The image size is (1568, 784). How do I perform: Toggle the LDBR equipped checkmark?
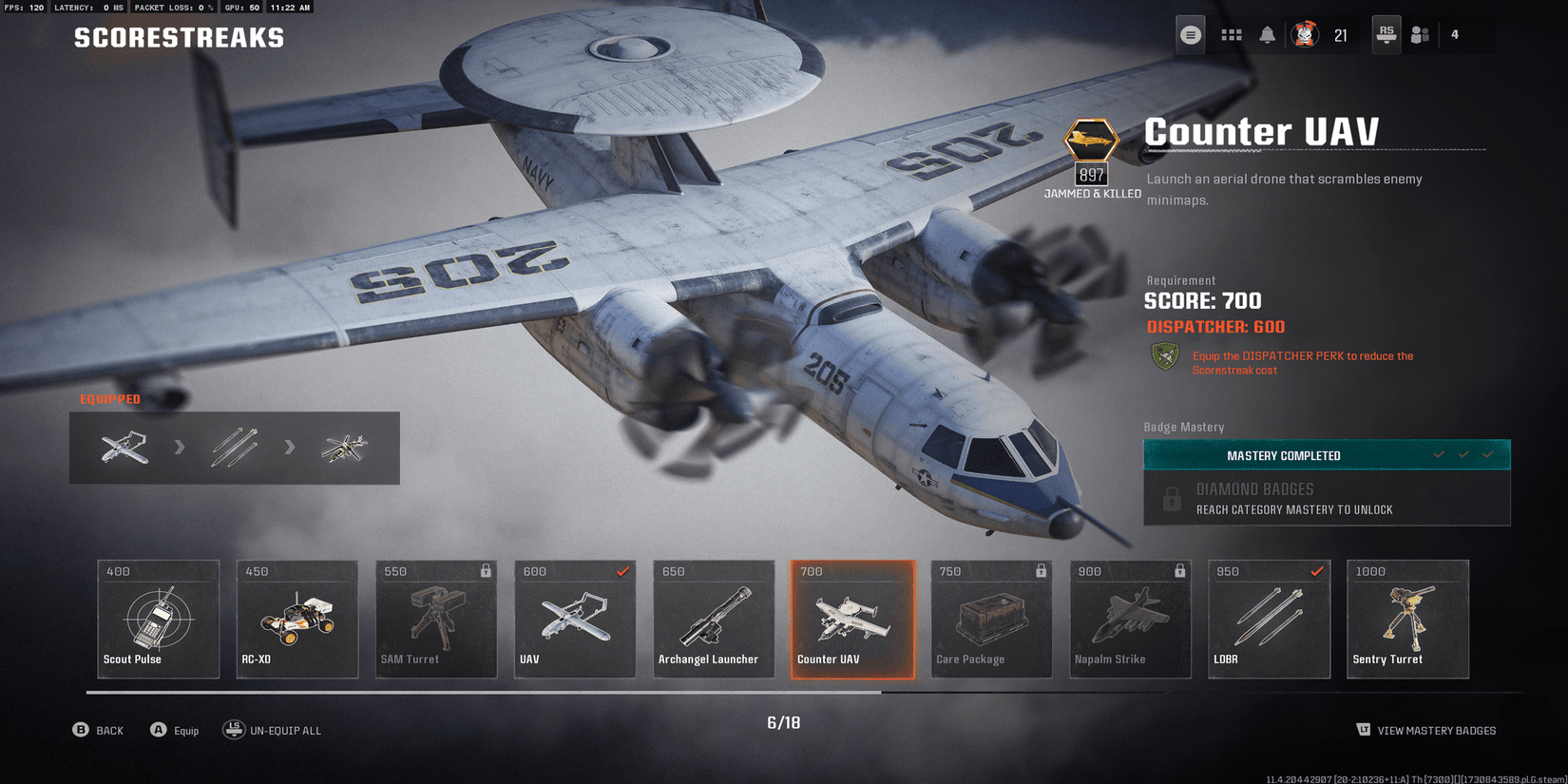[1316, 571]
